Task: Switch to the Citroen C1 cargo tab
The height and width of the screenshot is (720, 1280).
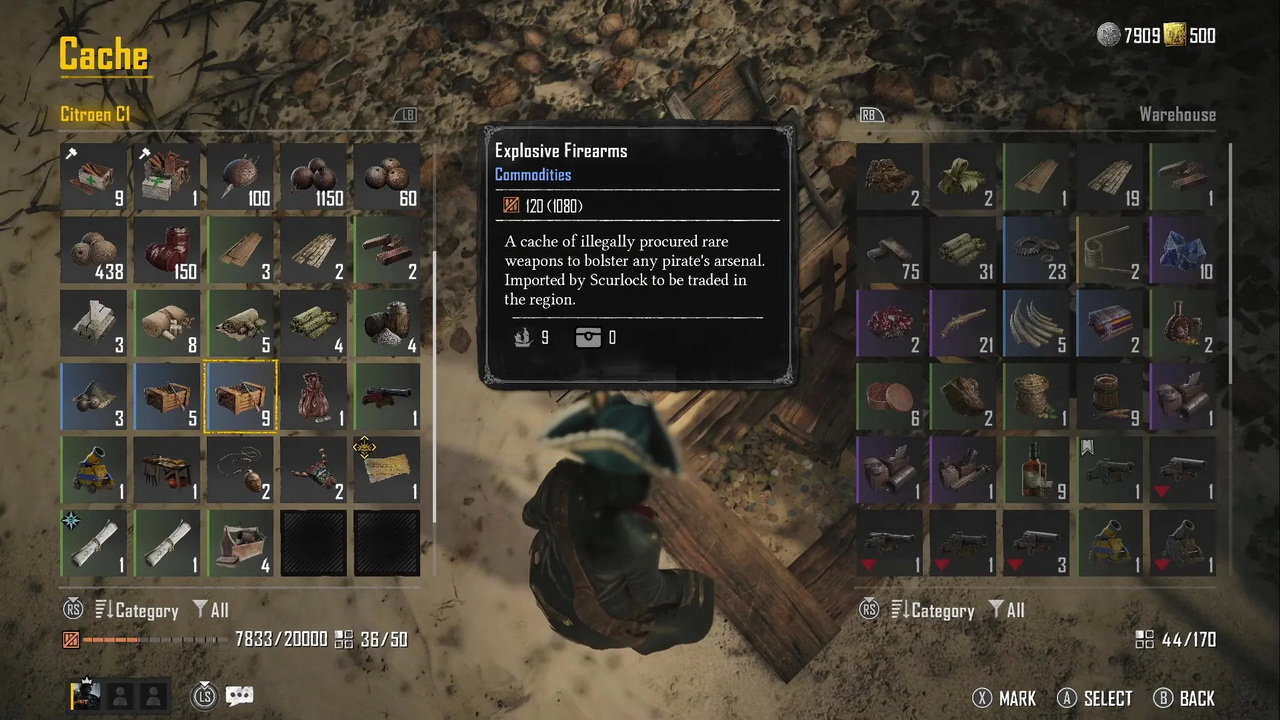Action: point(95,114)
